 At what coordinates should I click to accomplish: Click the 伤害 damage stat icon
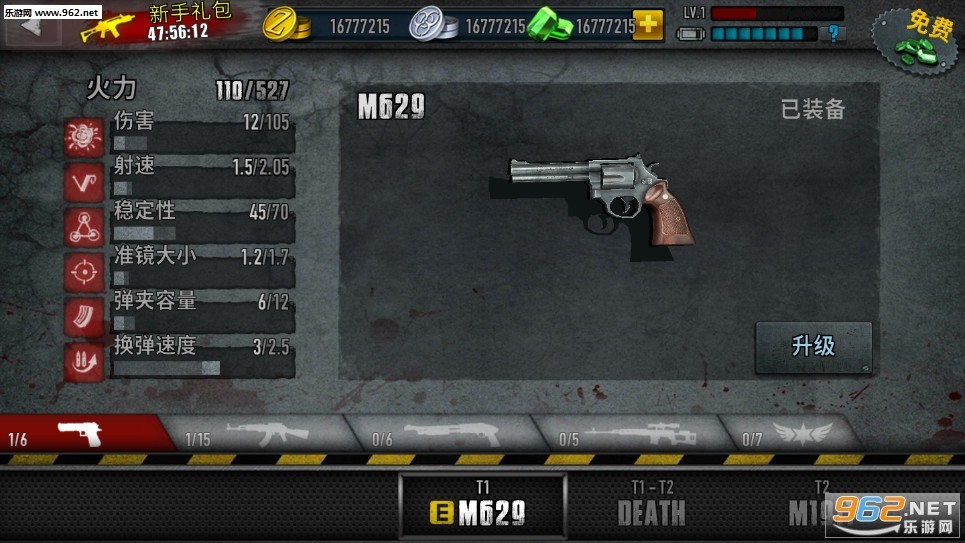pos(85,136)
